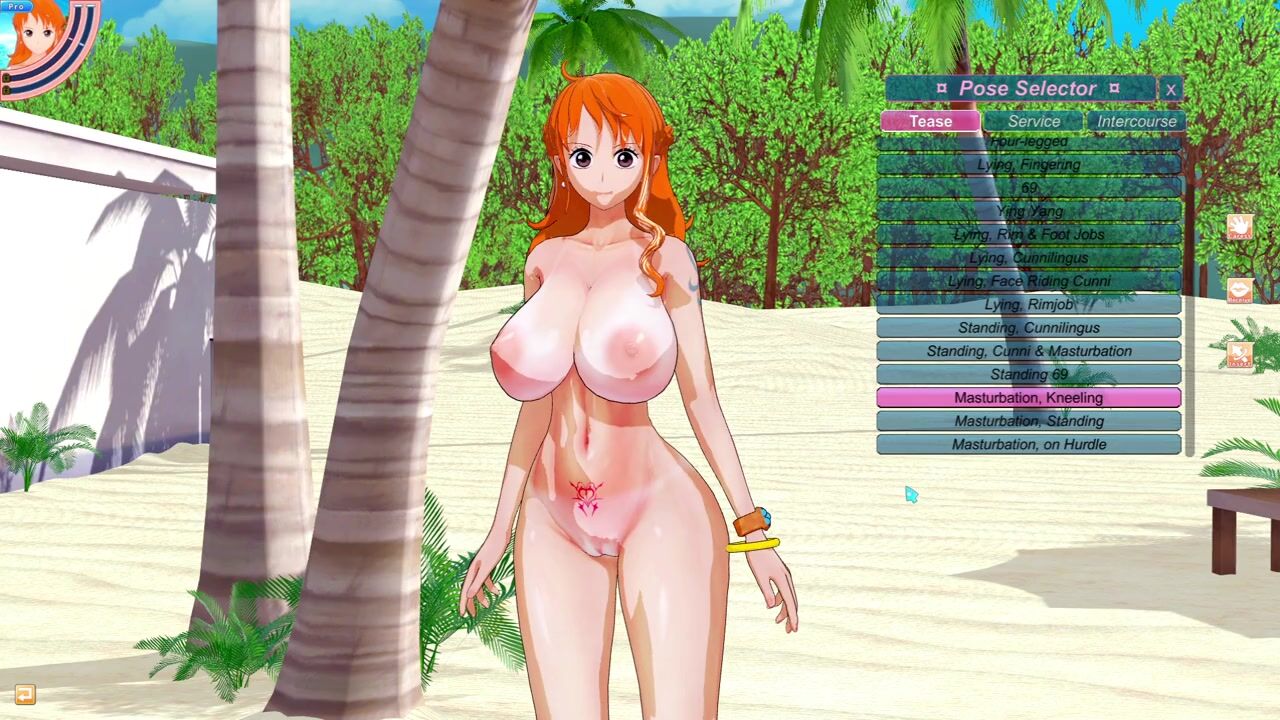Pick the "Lying, Rimjob" list entry
Viewport: 1280px width, 720px height.
click(x=1028, y=304)
